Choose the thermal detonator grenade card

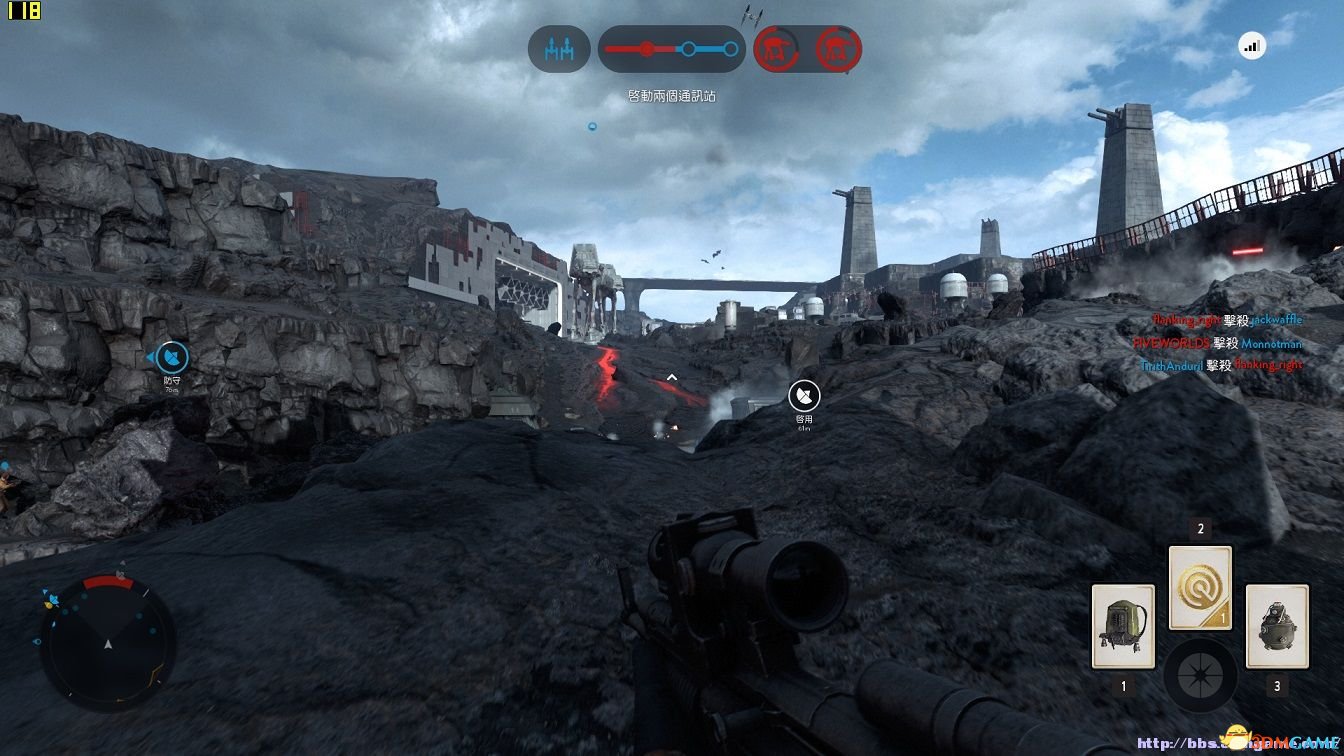(x=1277, y=626)
